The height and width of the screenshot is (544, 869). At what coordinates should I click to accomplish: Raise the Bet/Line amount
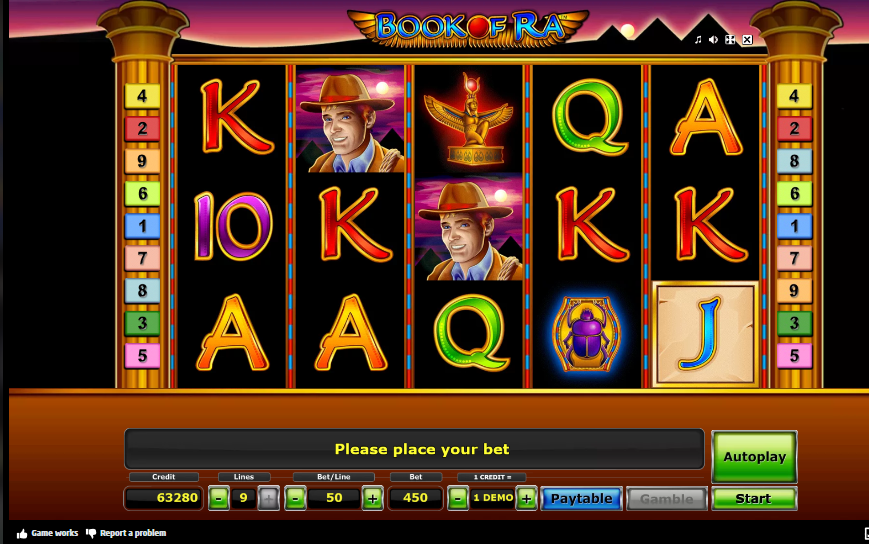[x=372, y=498]
